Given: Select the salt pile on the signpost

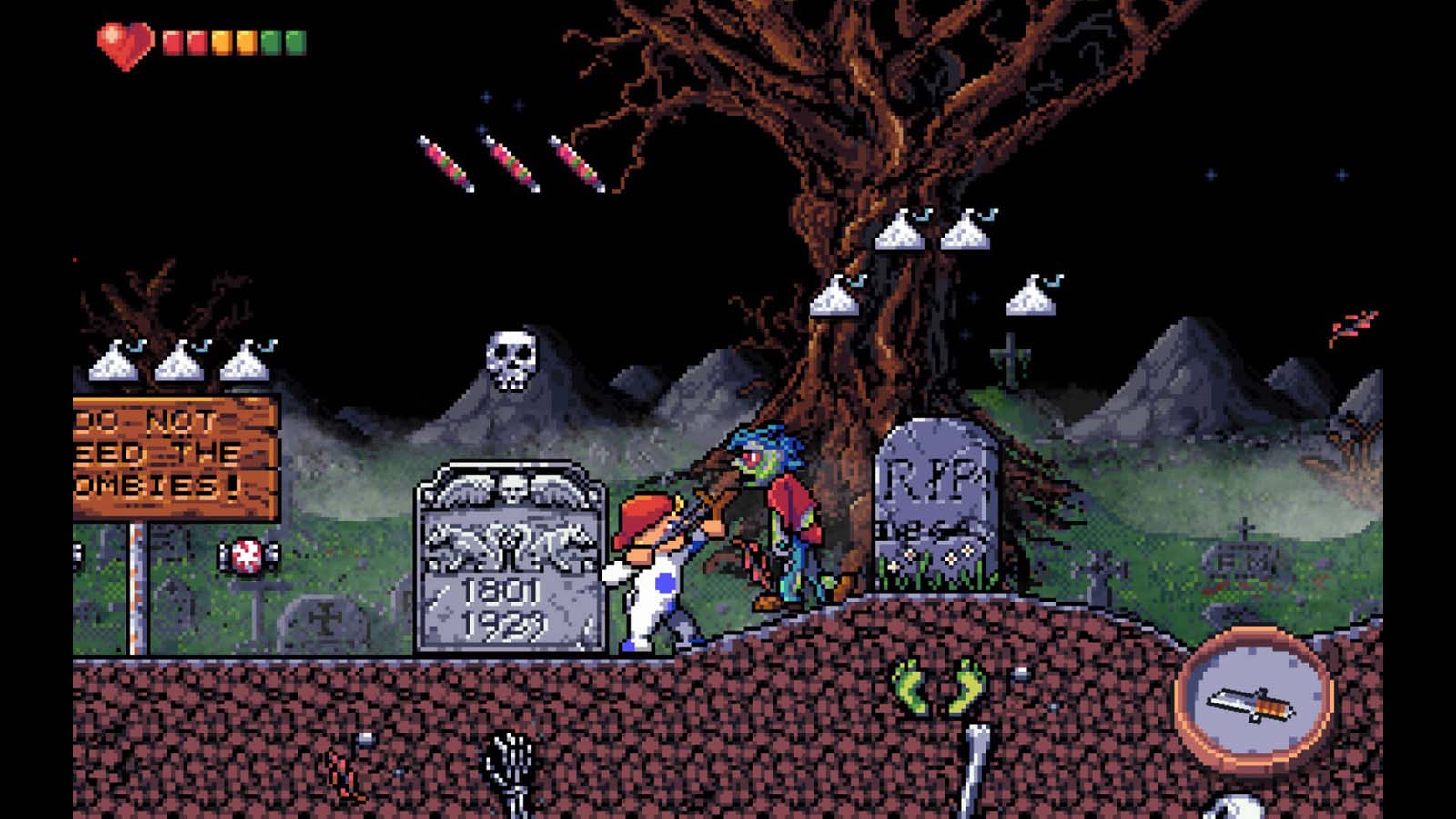Looking at the screenshot, I should click(180, 362).
